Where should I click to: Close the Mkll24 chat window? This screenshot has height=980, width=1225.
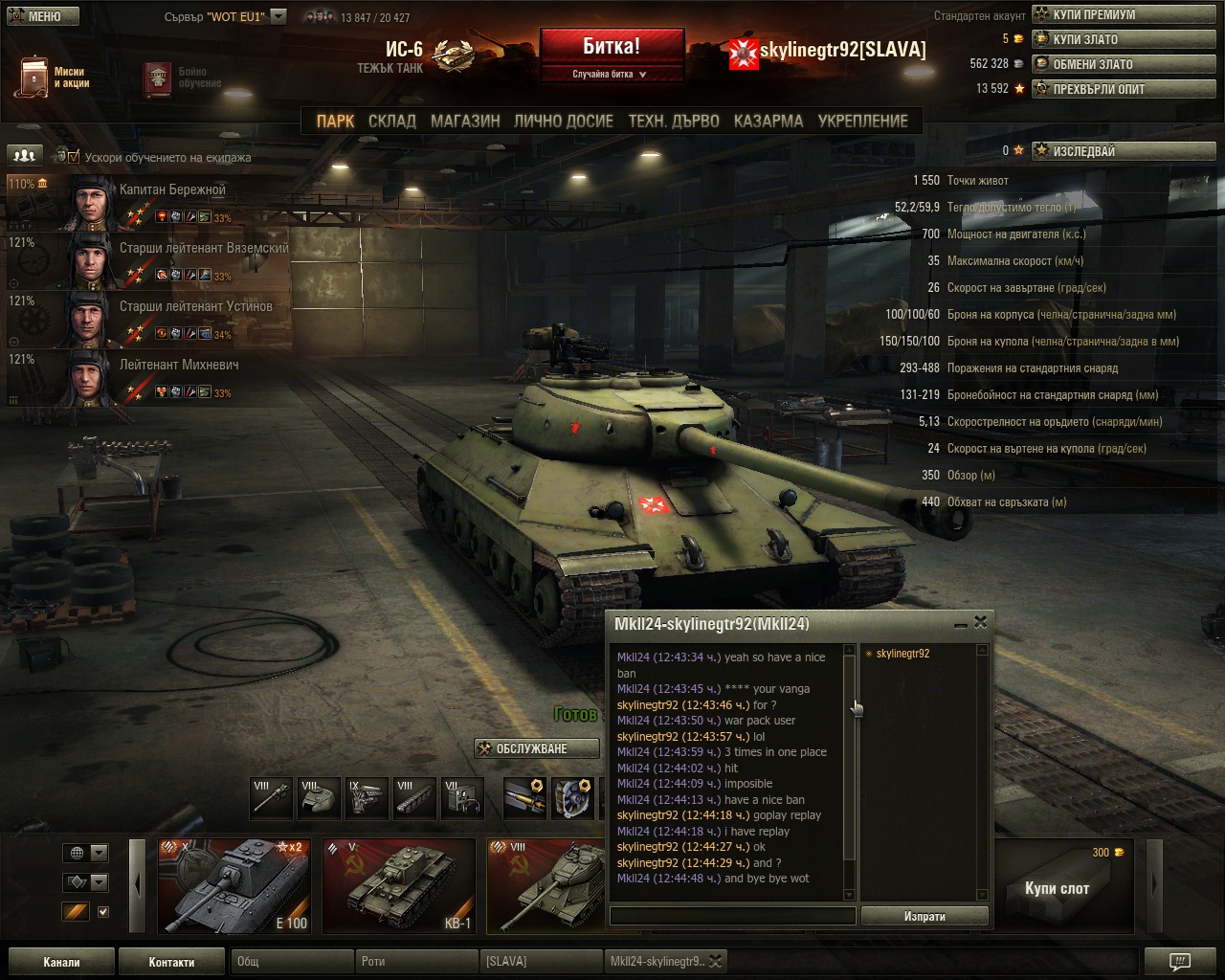[x=980, y=622]
